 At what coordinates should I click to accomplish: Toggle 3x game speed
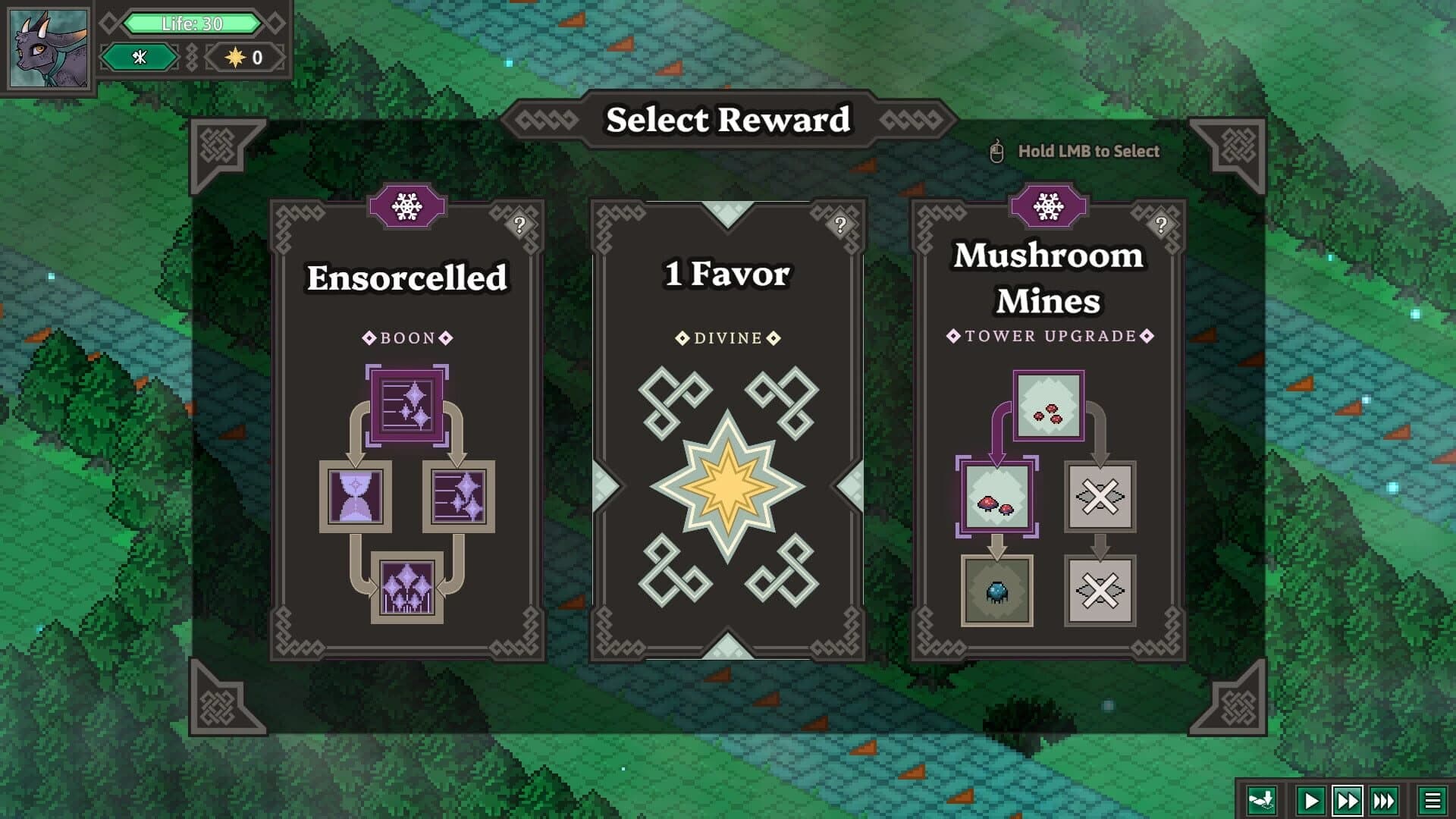tap(1385, 799)
